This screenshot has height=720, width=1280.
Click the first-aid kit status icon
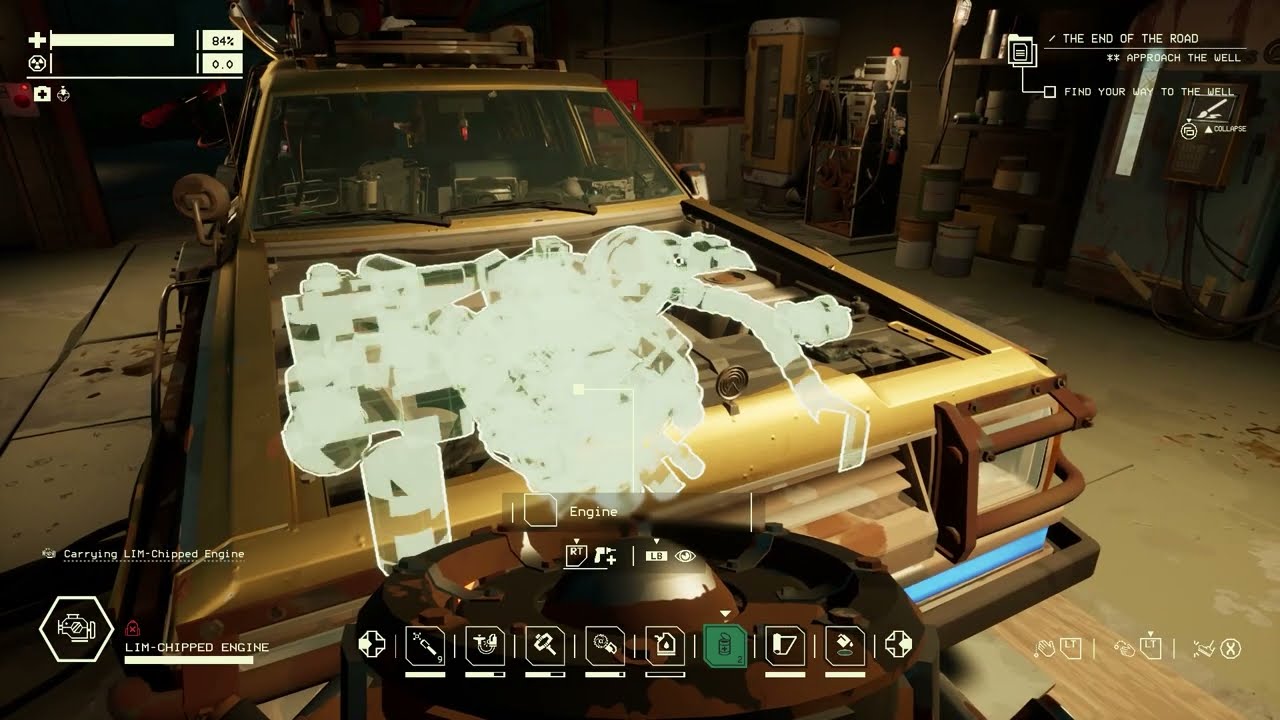(x=42, y=94)
